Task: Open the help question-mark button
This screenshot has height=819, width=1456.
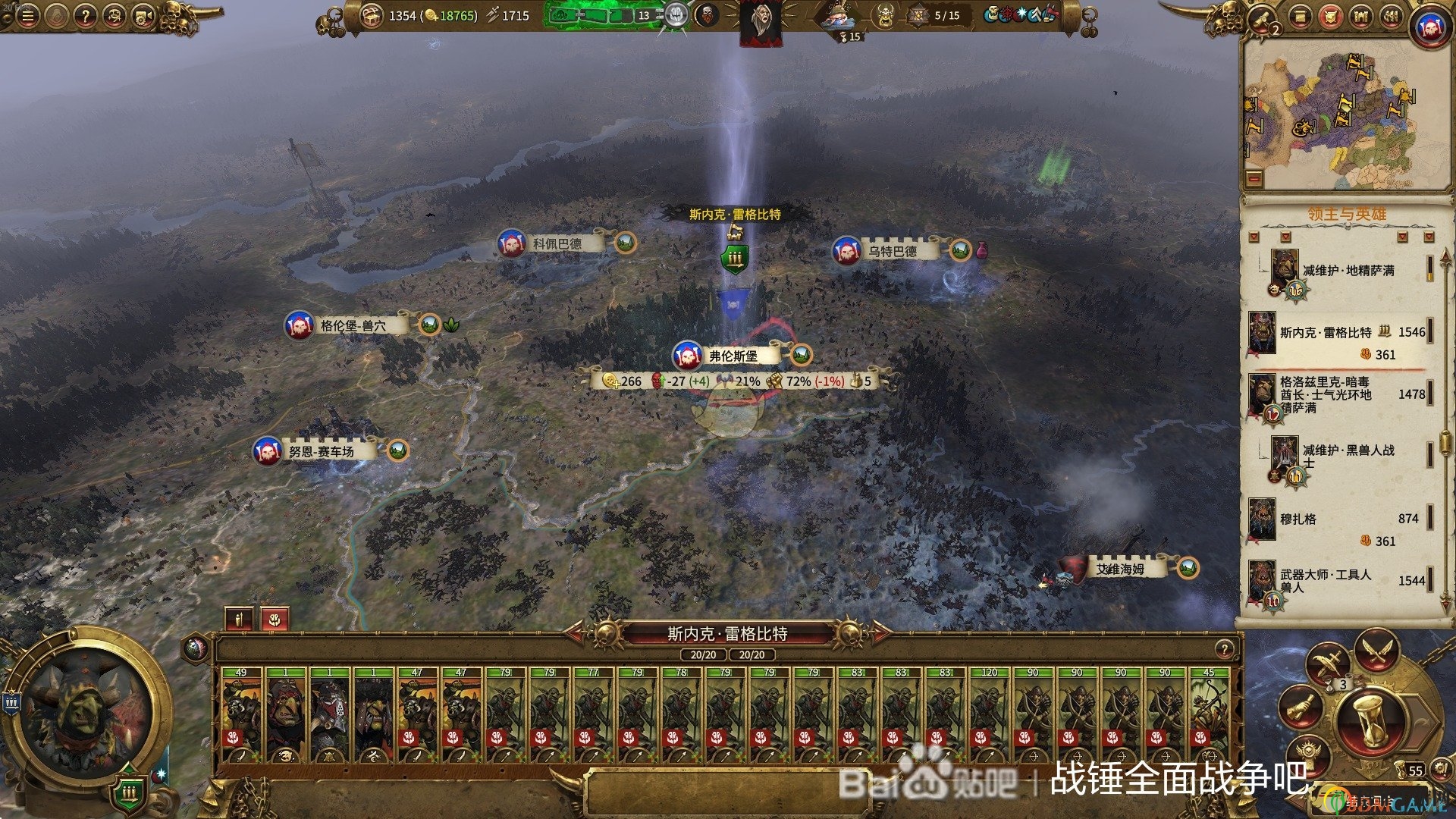Action: coord(86,16)
